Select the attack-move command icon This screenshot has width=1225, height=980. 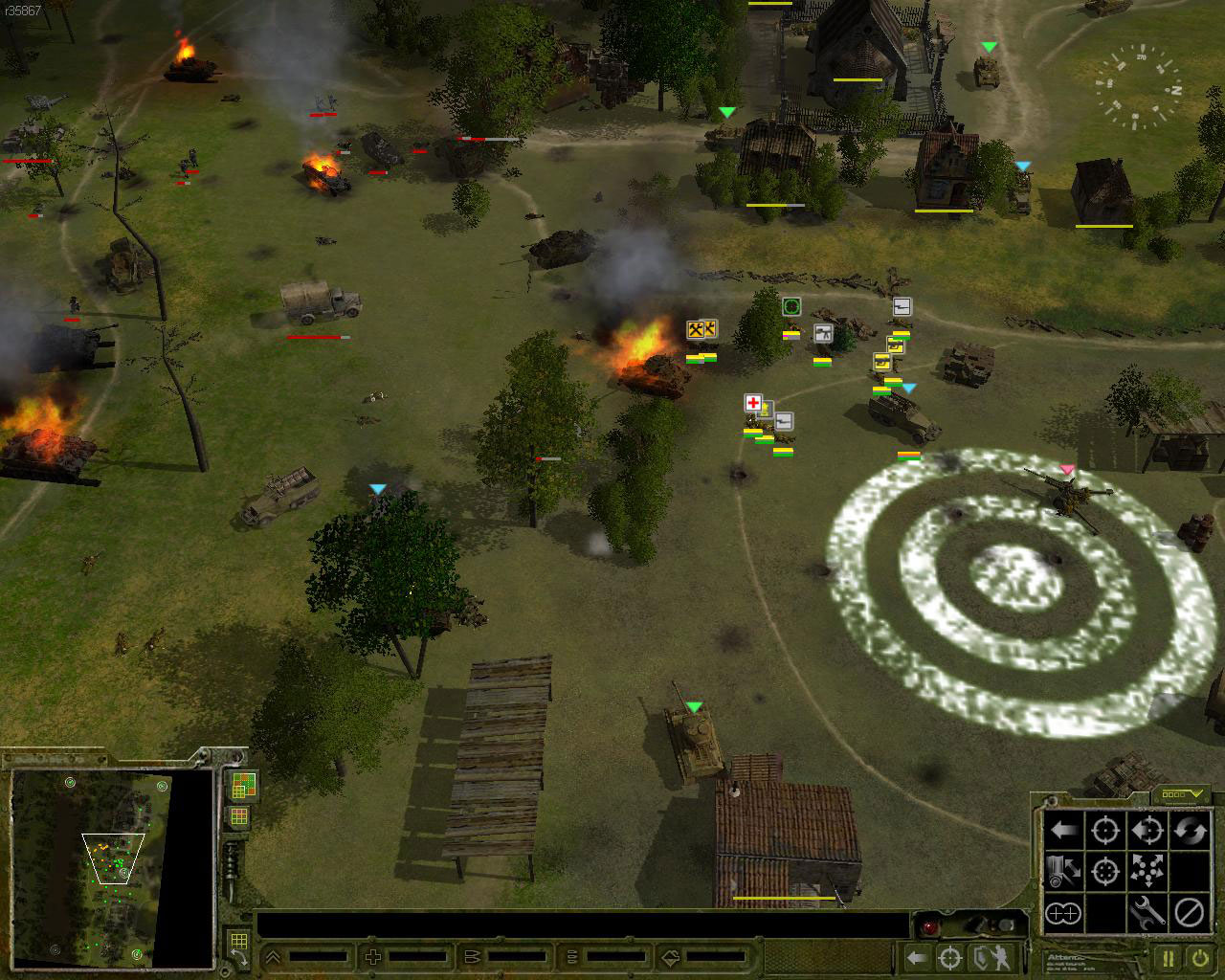pos(1147,831)
